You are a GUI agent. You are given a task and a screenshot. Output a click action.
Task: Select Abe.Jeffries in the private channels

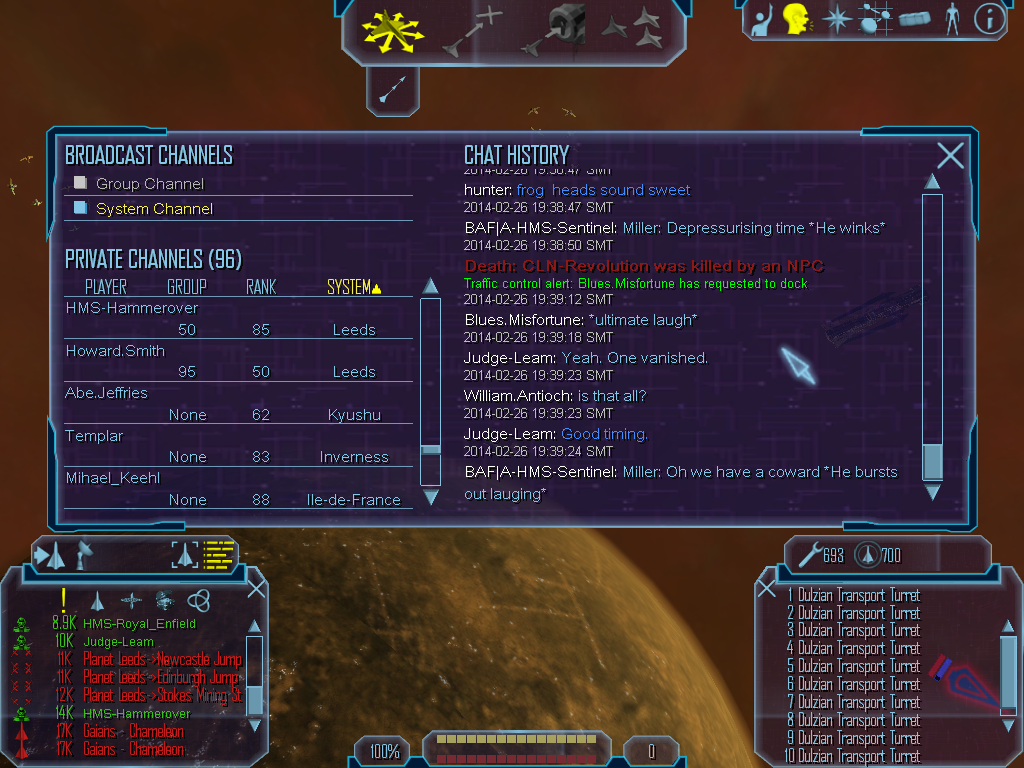click(106, 393)
